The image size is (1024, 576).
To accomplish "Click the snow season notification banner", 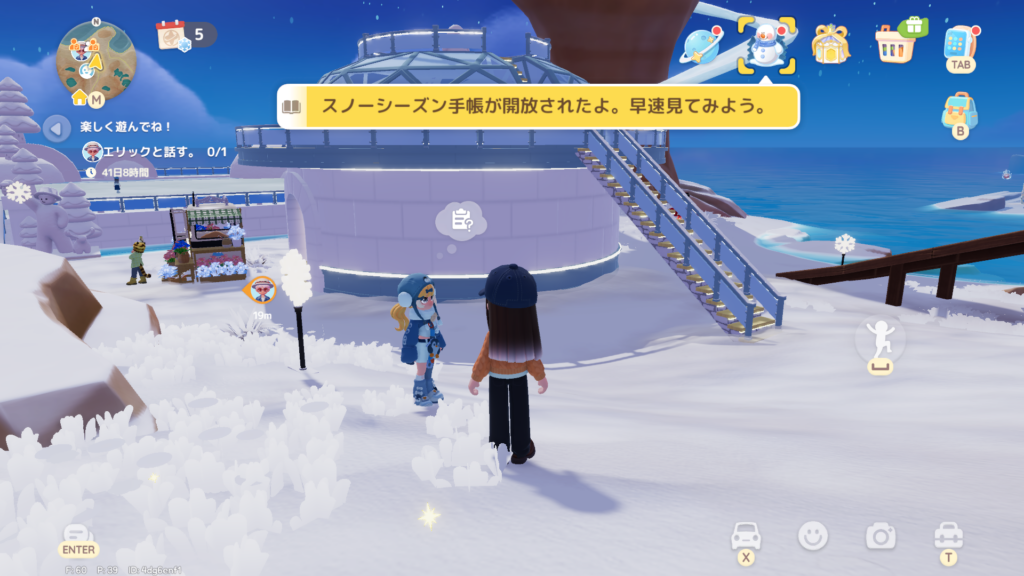I will tap(538, 107).
